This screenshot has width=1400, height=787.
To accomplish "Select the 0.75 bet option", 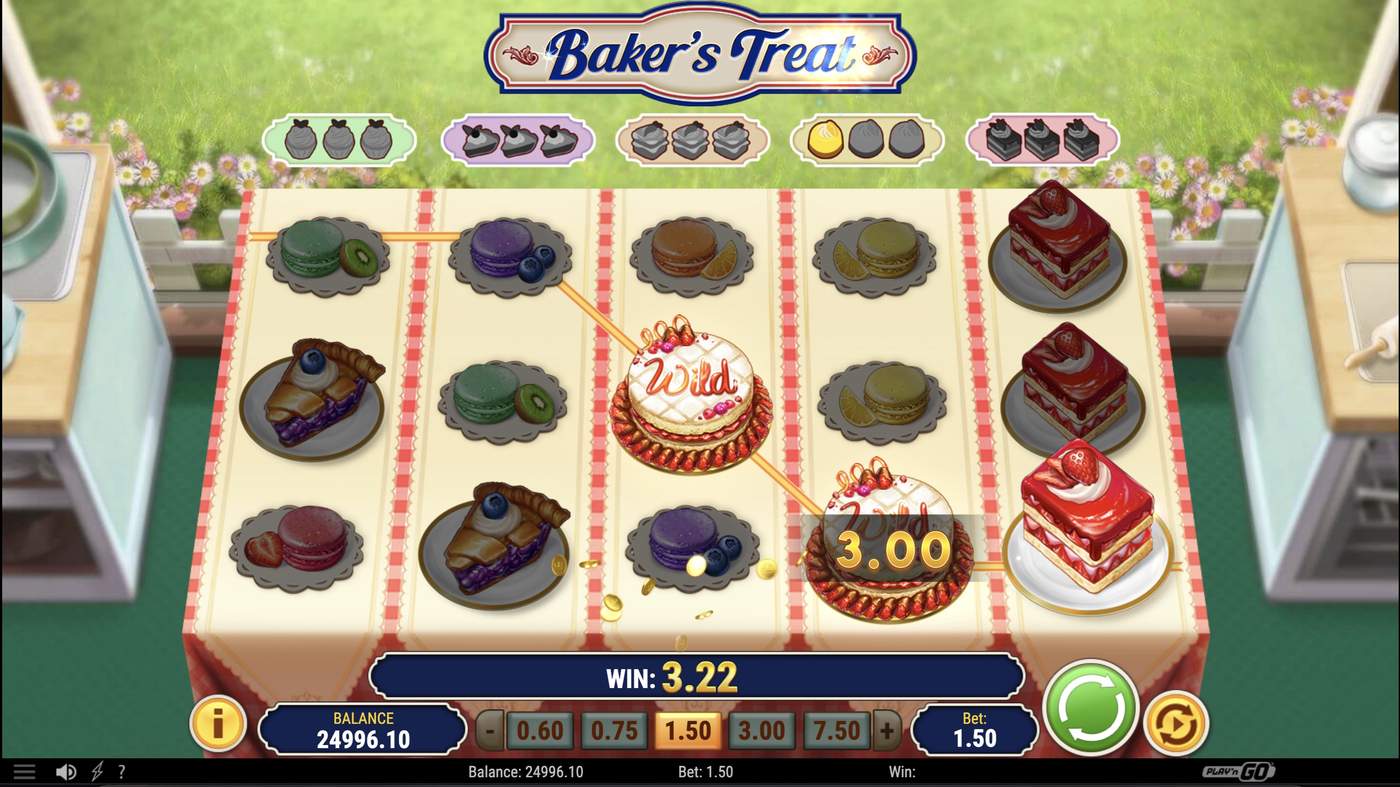I will point(613,731).
